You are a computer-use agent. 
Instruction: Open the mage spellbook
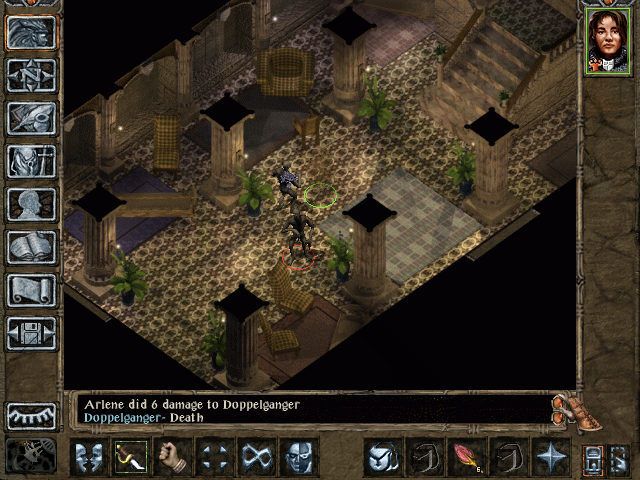(31, 247)
